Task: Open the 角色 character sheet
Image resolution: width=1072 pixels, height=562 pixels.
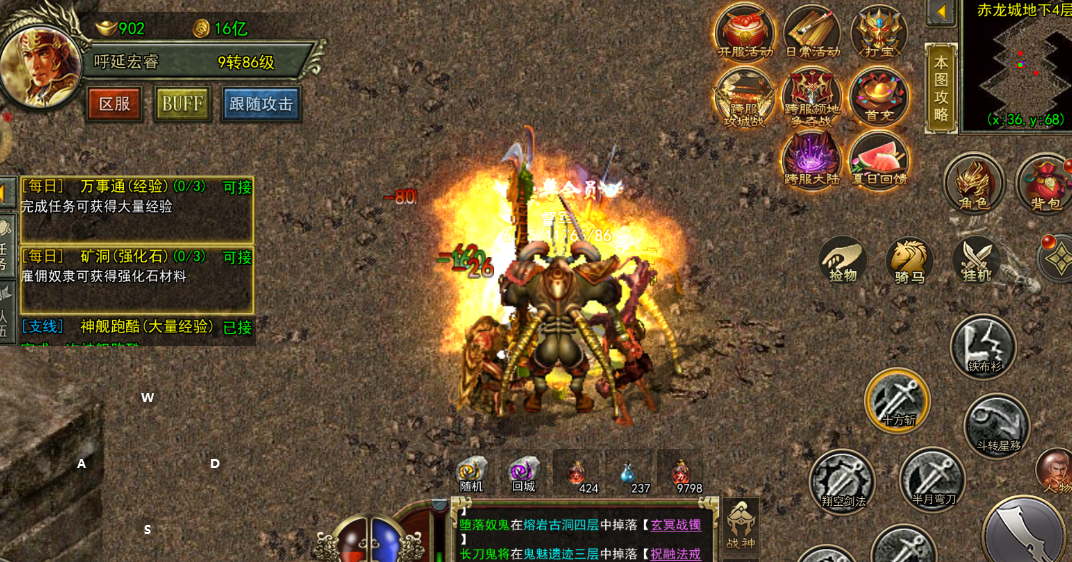Action: pos(974,184)
